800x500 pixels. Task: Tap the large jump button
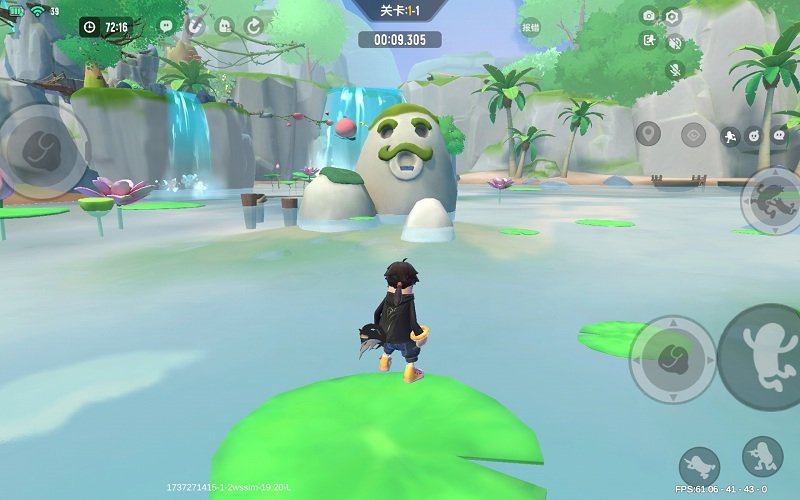760,357
